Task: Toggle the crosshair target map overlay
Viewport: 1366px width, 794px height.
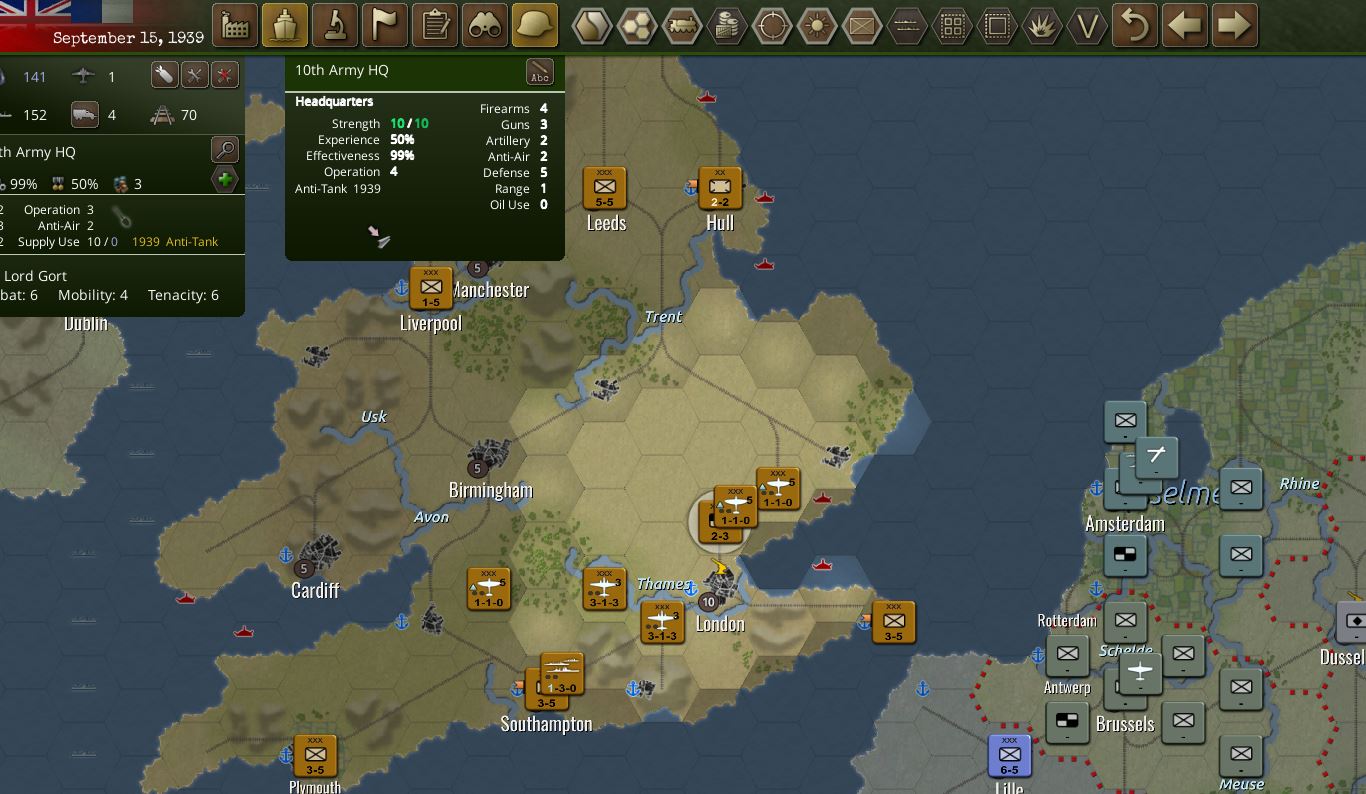Action: [772, 26]
